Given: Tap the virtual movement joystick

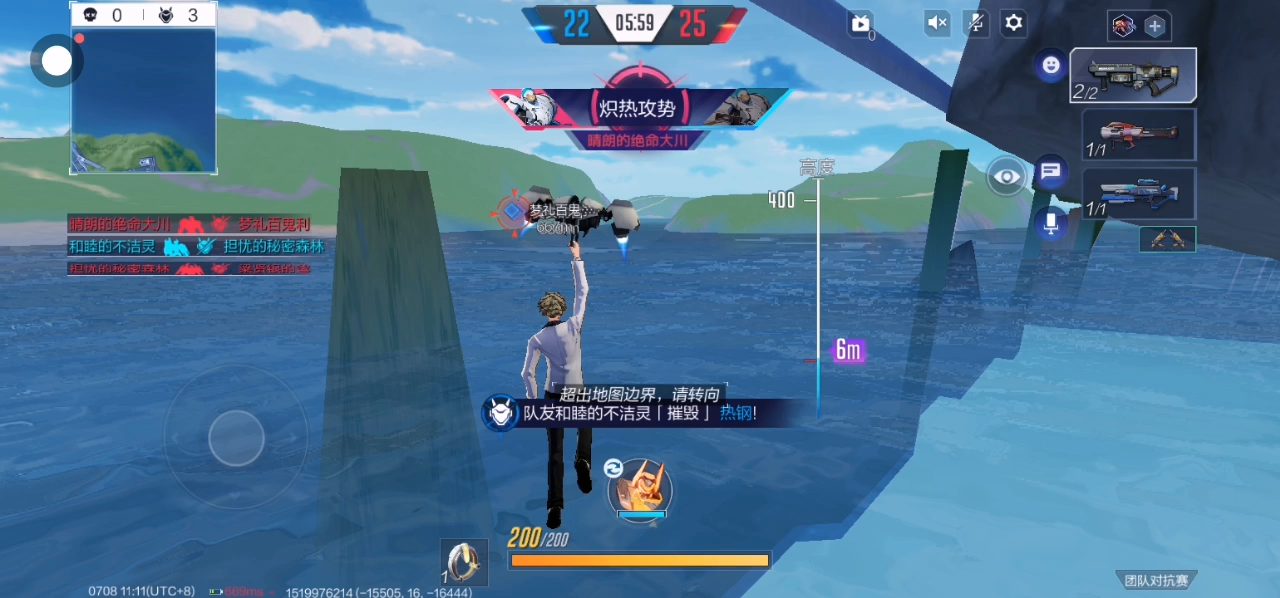Looking at the screenshot, I should (x=236, y=438).
